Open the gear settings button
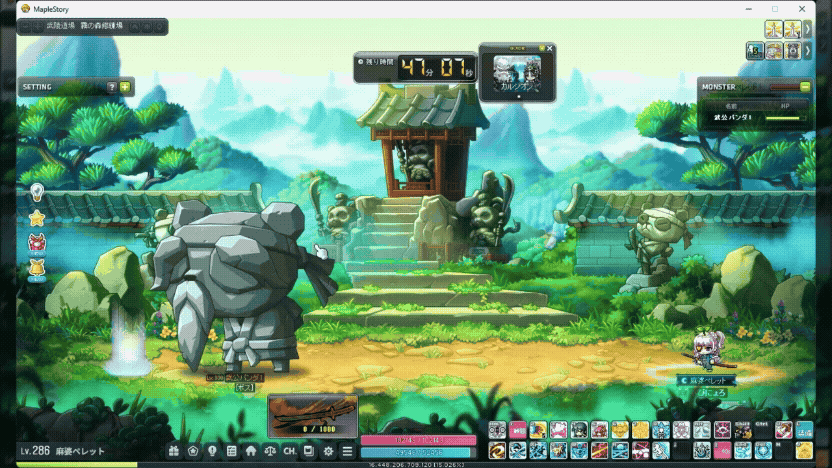The height and width of the screenshot is (468, 832). tap(329, 450)
